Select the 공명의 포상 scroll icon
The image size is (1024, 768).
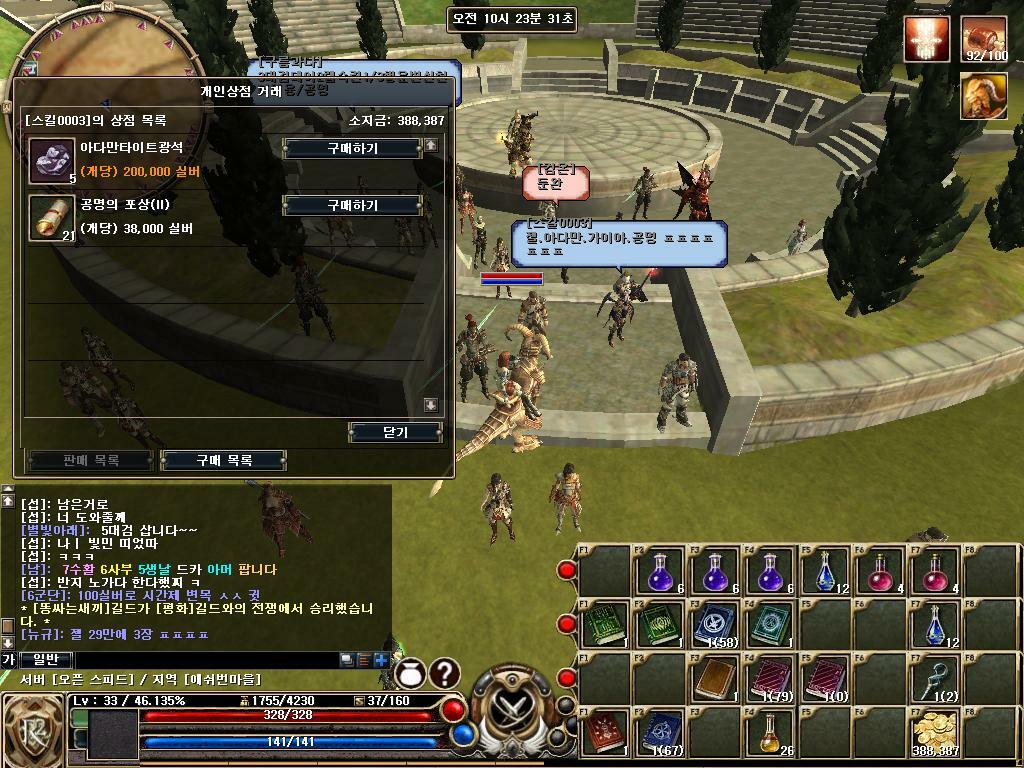[x=48, y=217]
